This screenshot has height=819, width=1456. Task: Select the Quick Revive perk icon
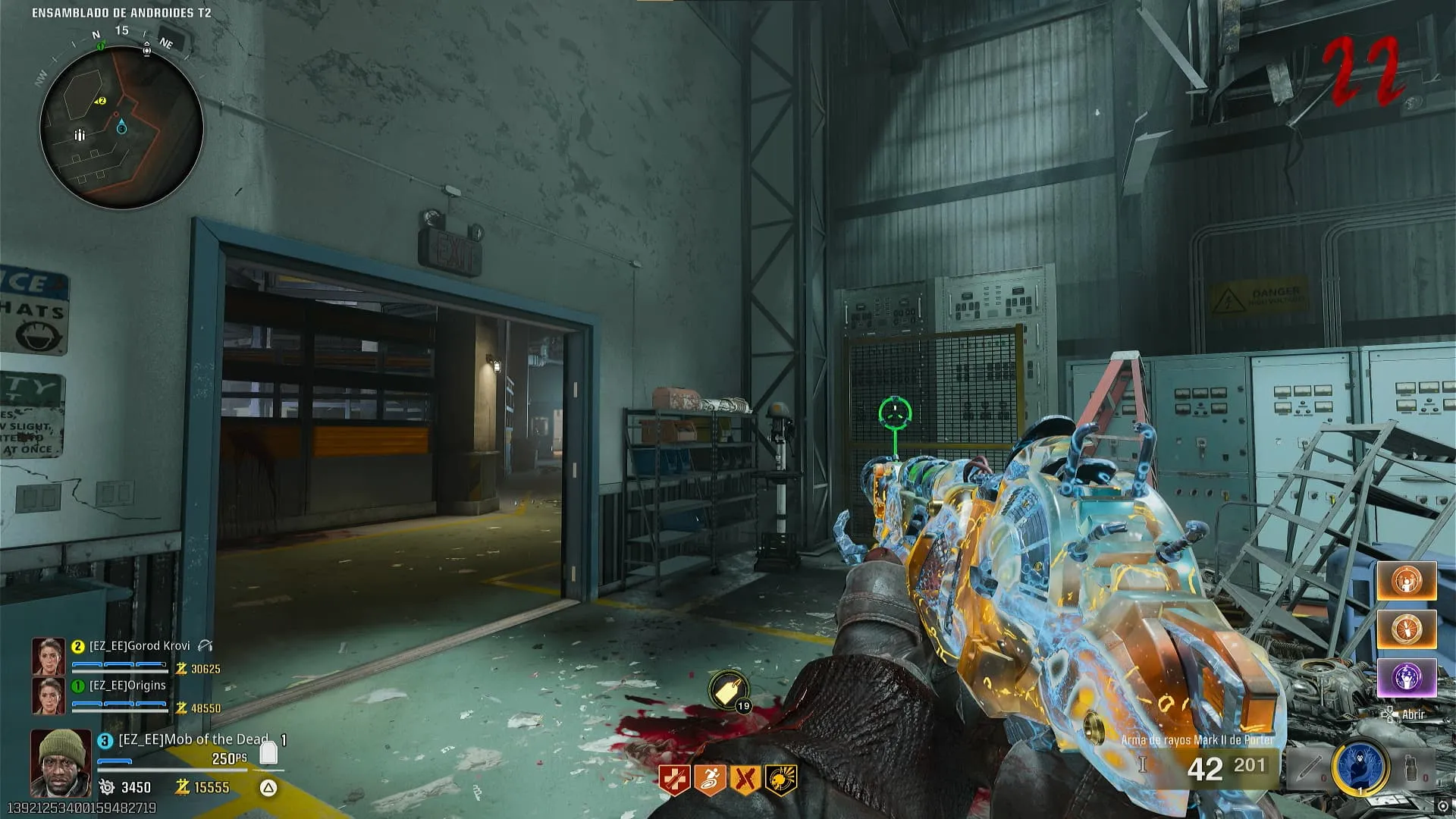tap(673, 780)
